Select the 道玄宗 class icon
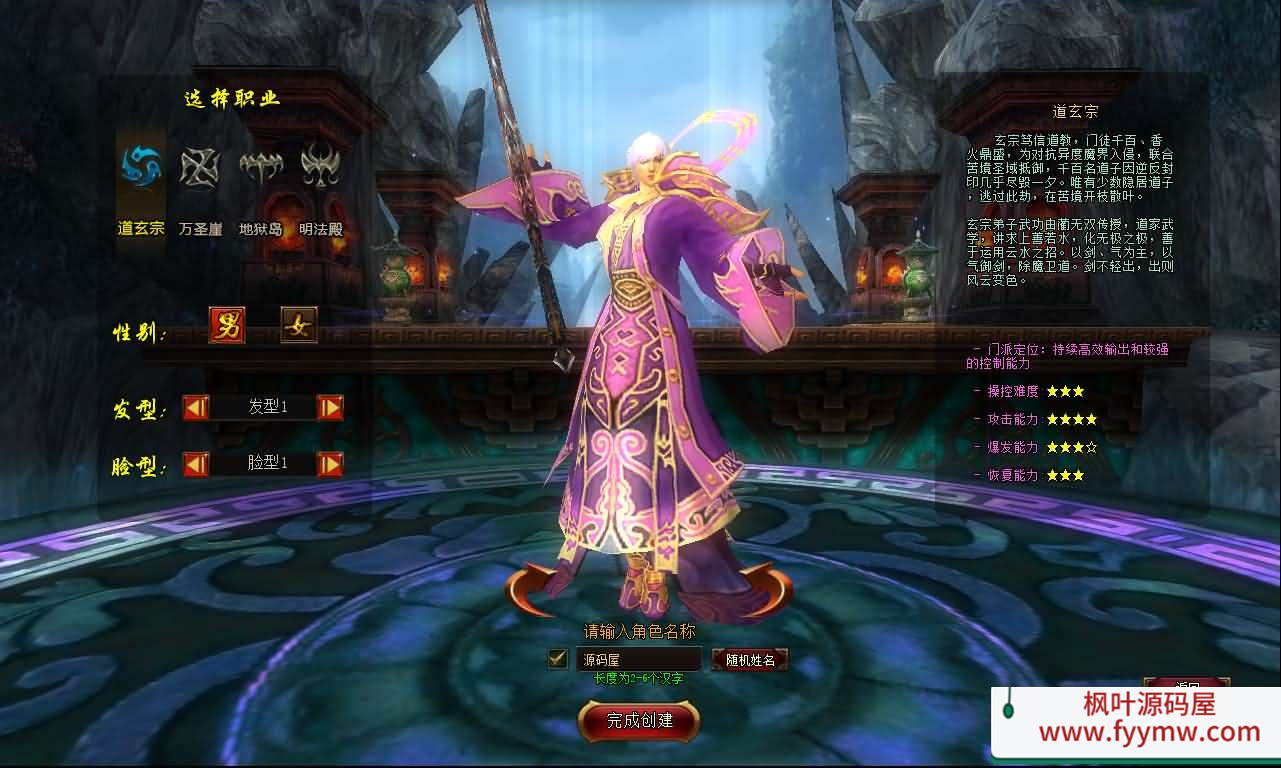 [141, 166]
